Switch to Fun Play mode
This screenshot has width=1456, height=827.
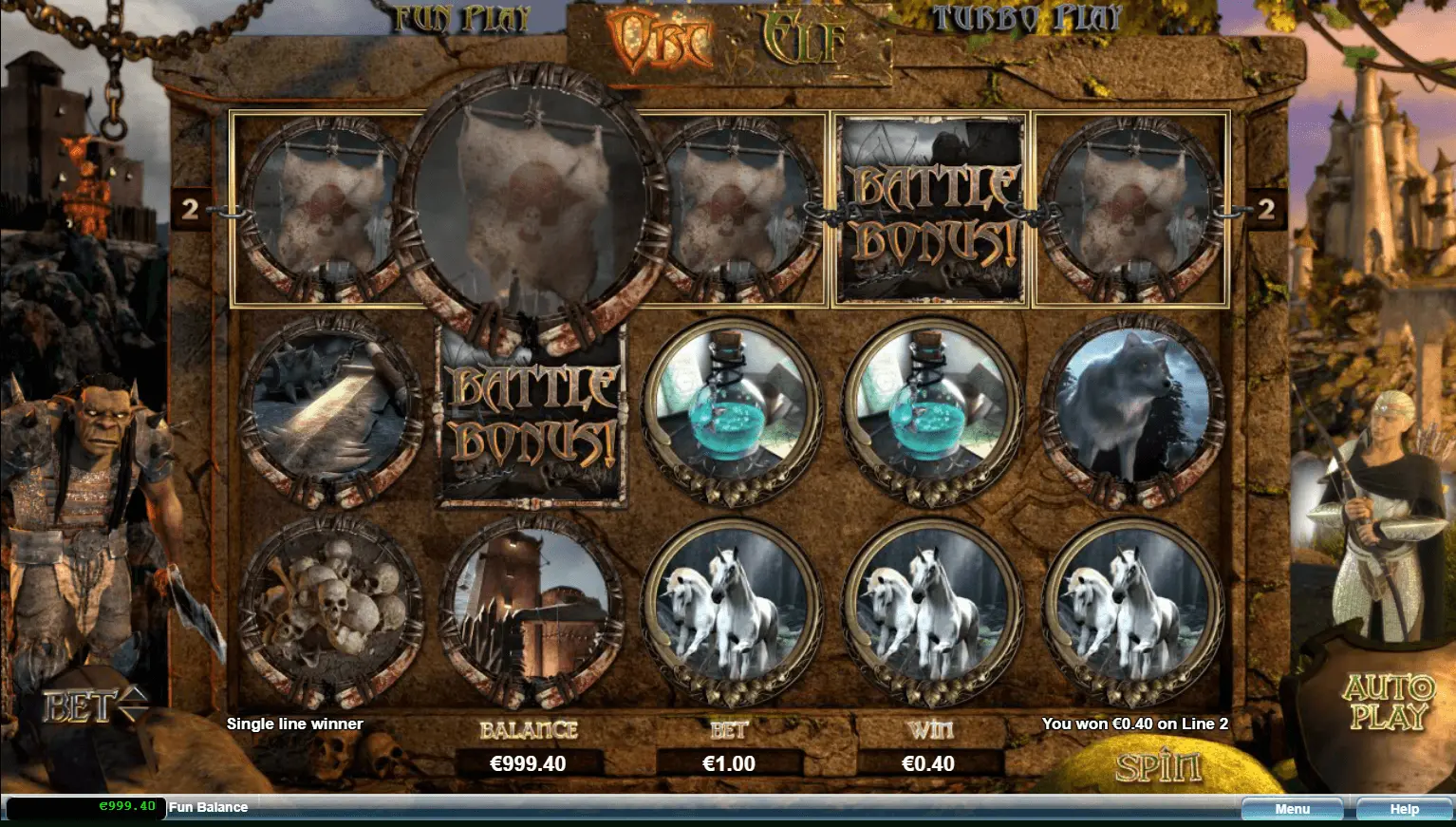point(462,20)
